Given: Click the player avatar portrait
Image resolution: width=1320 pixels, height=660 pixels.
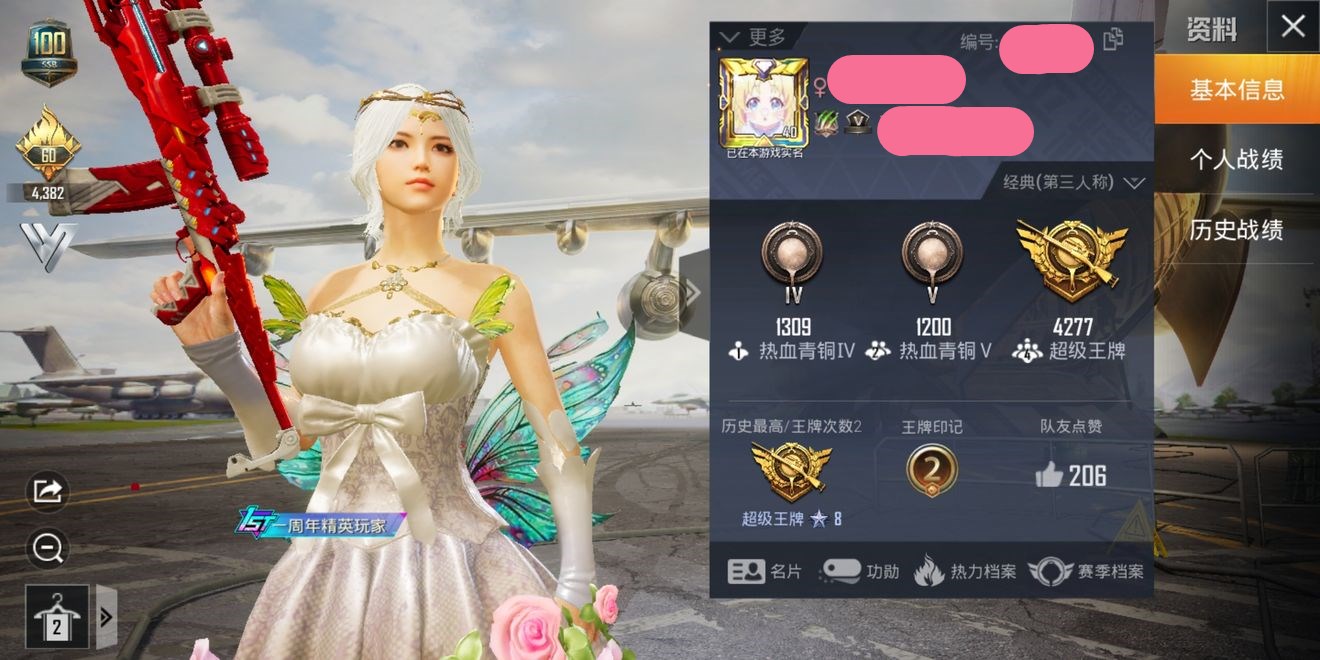Looking at the screenshot, I should point(763,103).
